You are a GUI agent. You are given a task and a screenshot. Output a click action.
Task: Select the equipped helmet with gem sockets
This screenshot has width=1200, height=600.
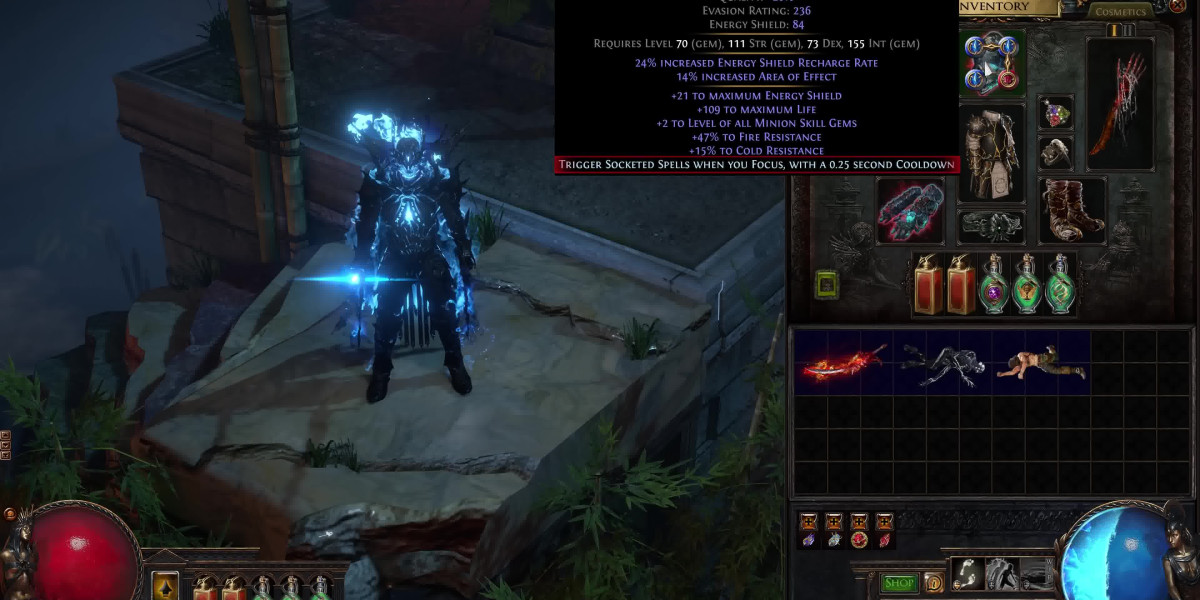[992, 62]
